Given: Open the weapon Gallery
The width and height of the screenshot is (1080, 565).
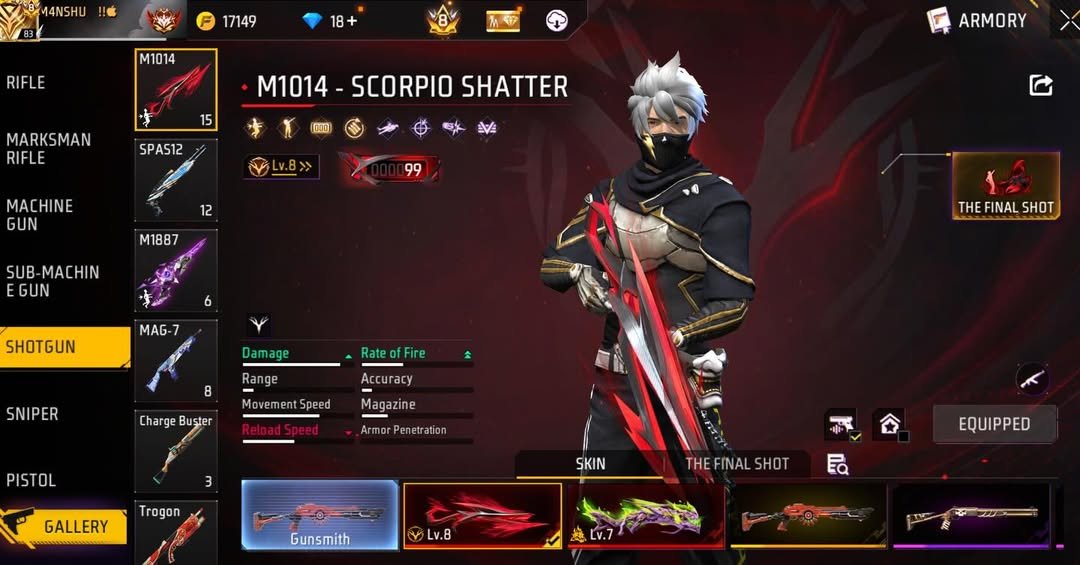Looking at the screenshot, I should click(65, 526).
